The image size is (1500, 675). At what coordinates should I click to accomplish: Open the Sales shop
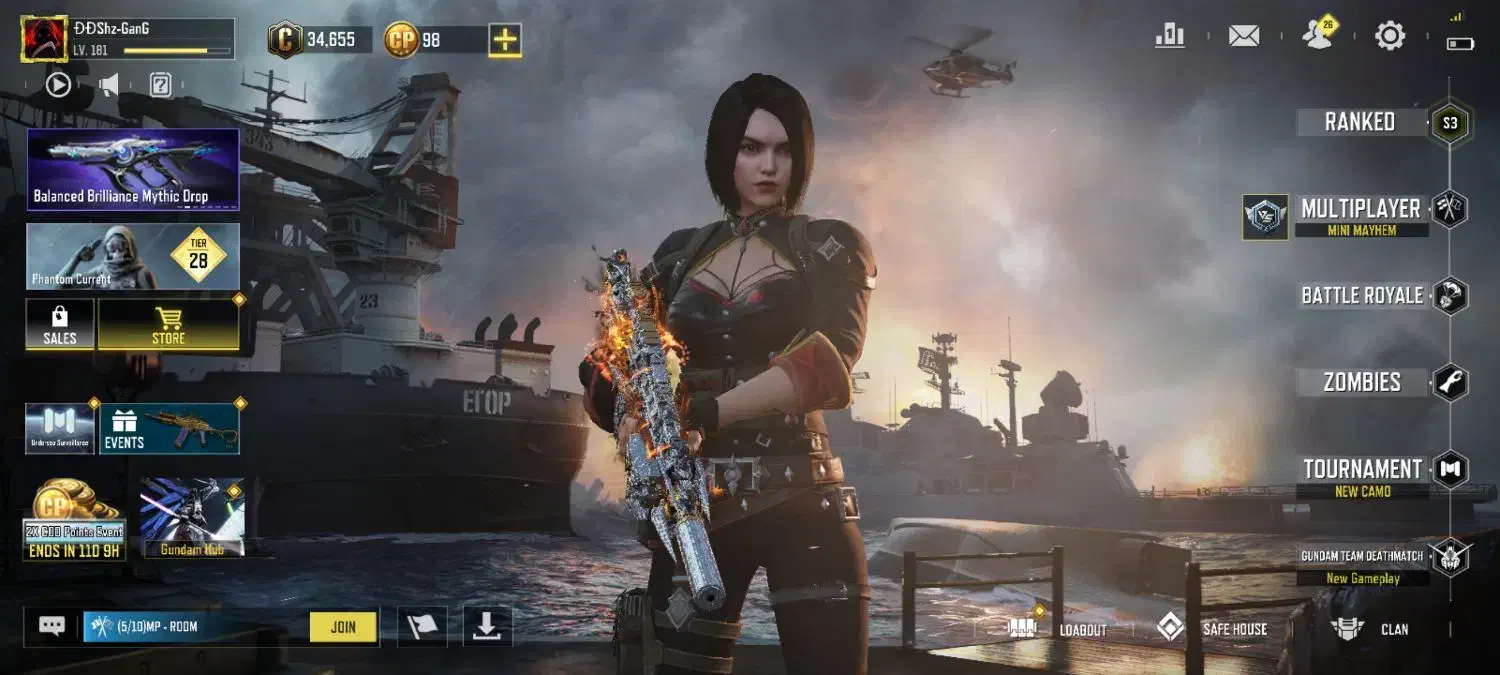[x=60, y=325]
